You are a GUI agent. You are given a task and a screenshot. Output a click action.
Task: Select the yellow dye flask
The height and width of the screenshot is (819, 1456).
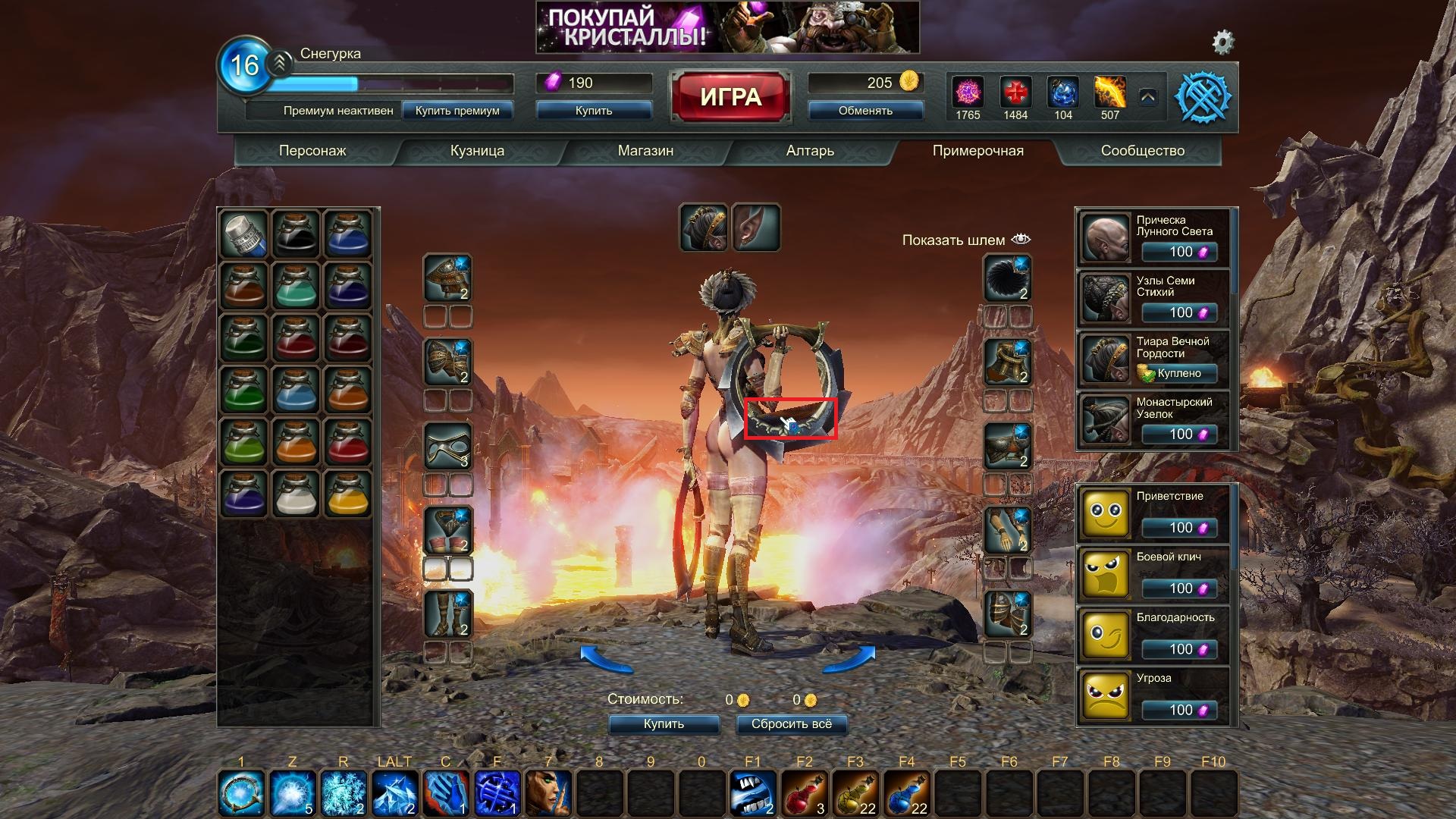click(348, 493)
